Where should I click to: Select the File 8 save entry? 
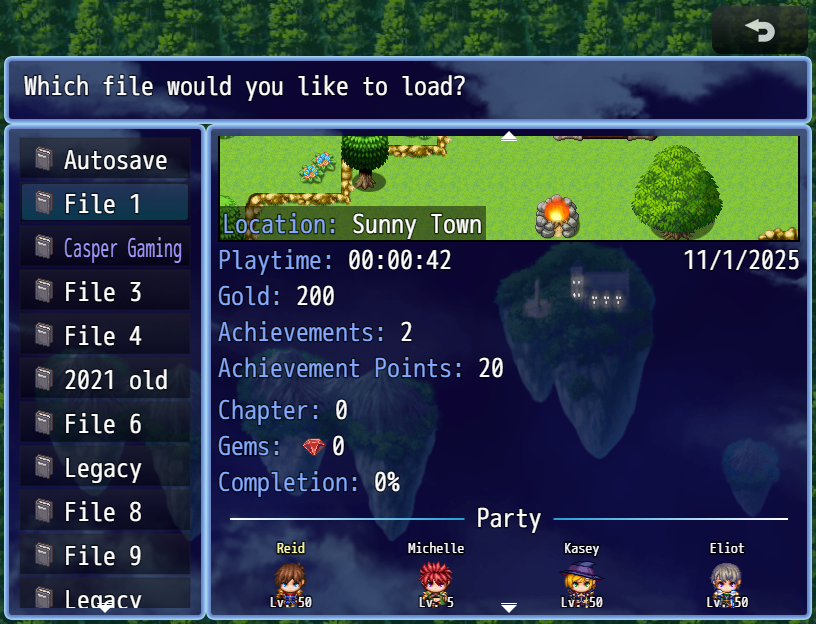(x=105, y=512)
